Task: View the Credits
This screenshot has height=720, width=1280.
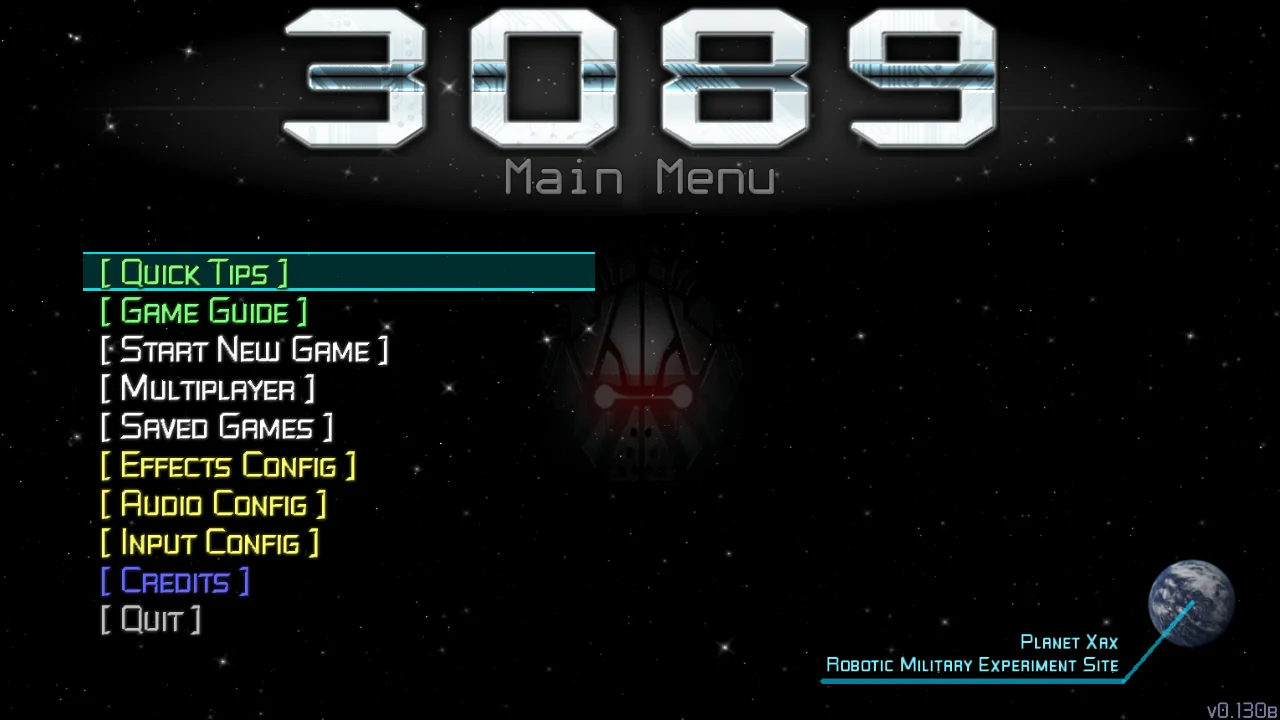Action: pyautogui.click(x=175, y=580)
